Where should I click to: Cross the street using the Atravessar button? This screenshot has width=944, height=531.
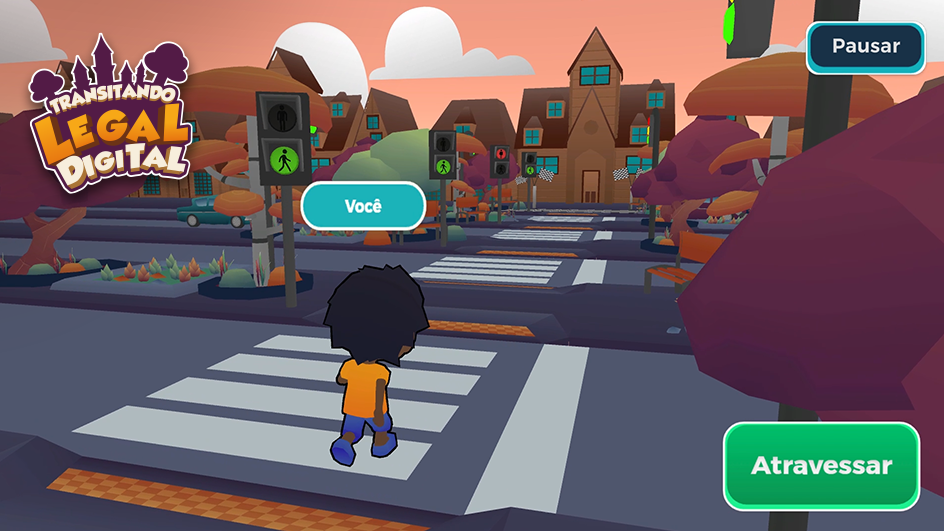coord(821,465)
